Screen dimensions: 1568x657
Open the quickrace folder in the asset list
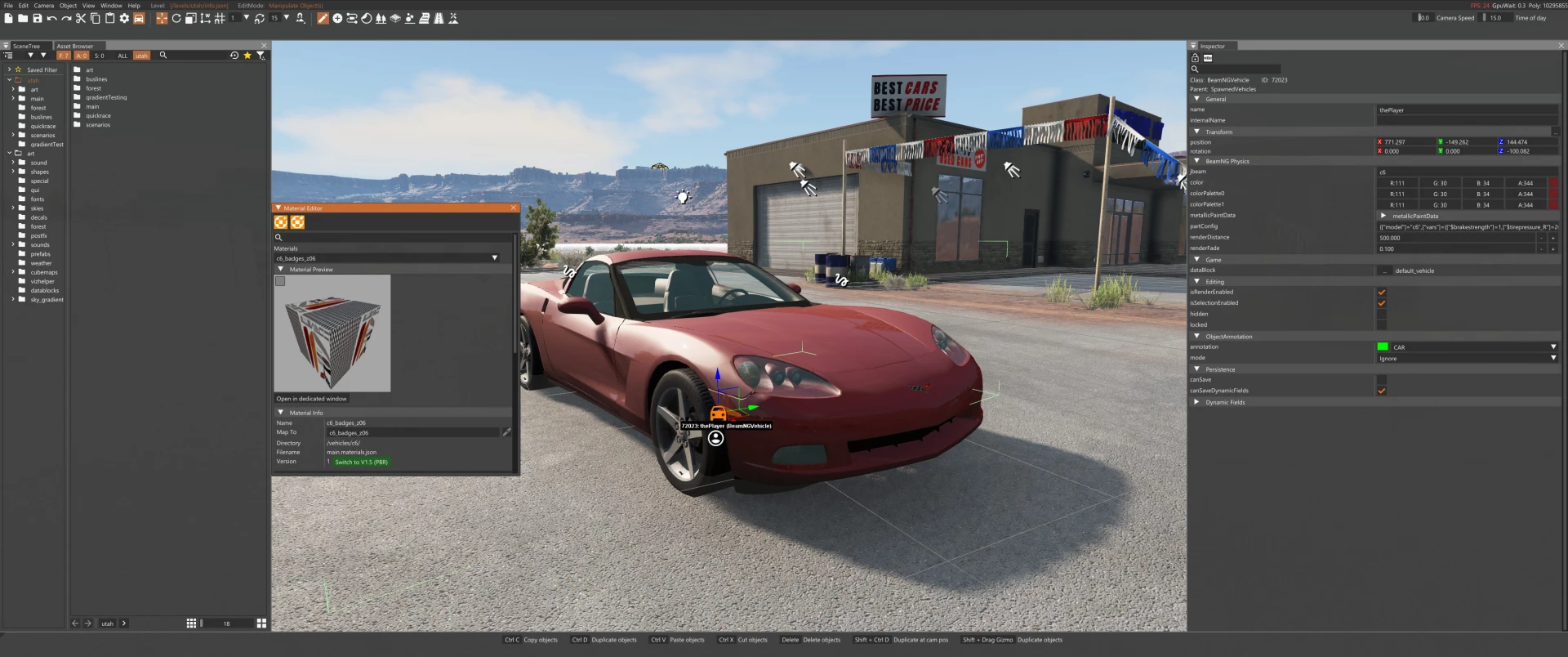pos(98,116)
